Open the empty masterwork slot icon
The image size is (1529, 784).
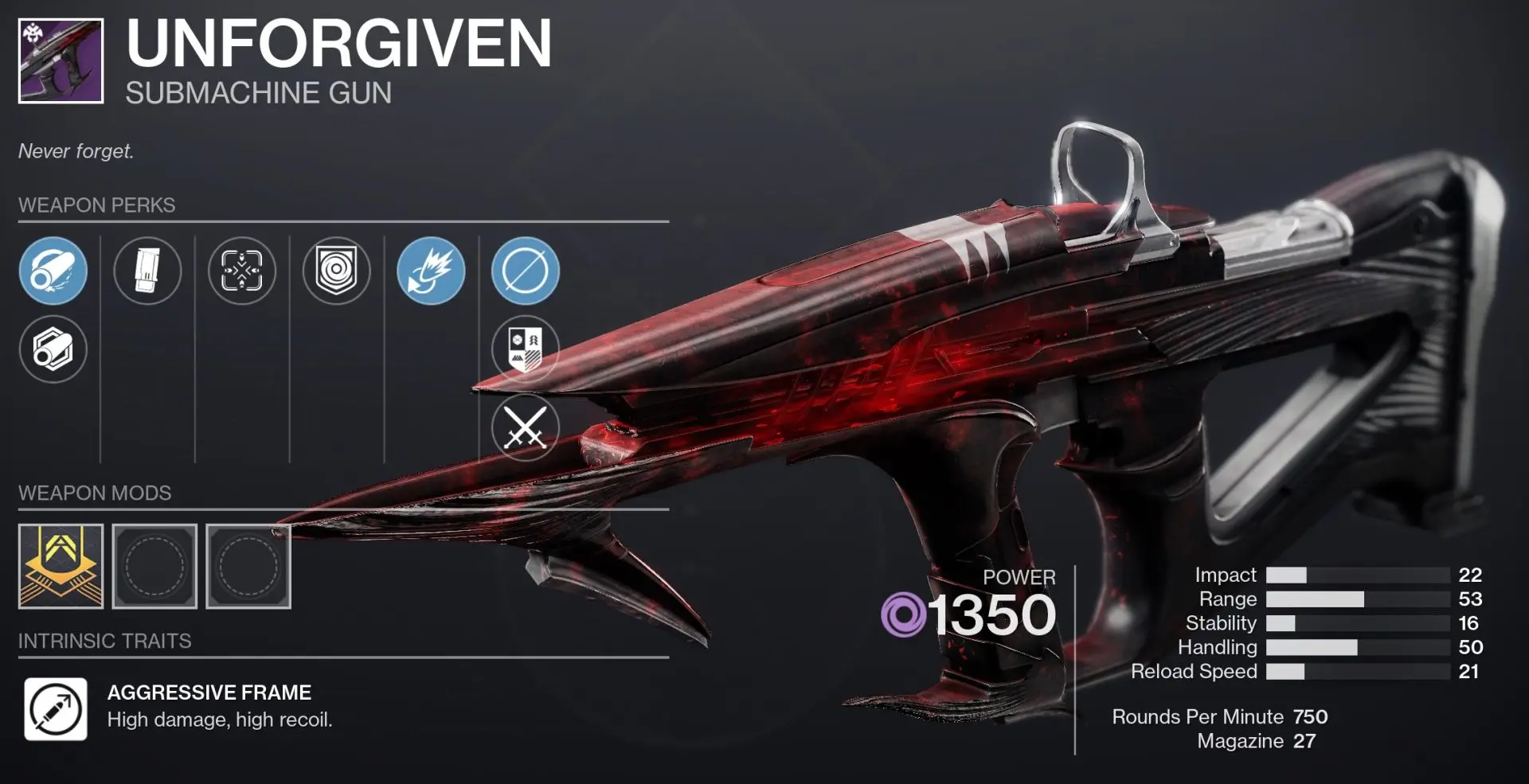point(524,271)
